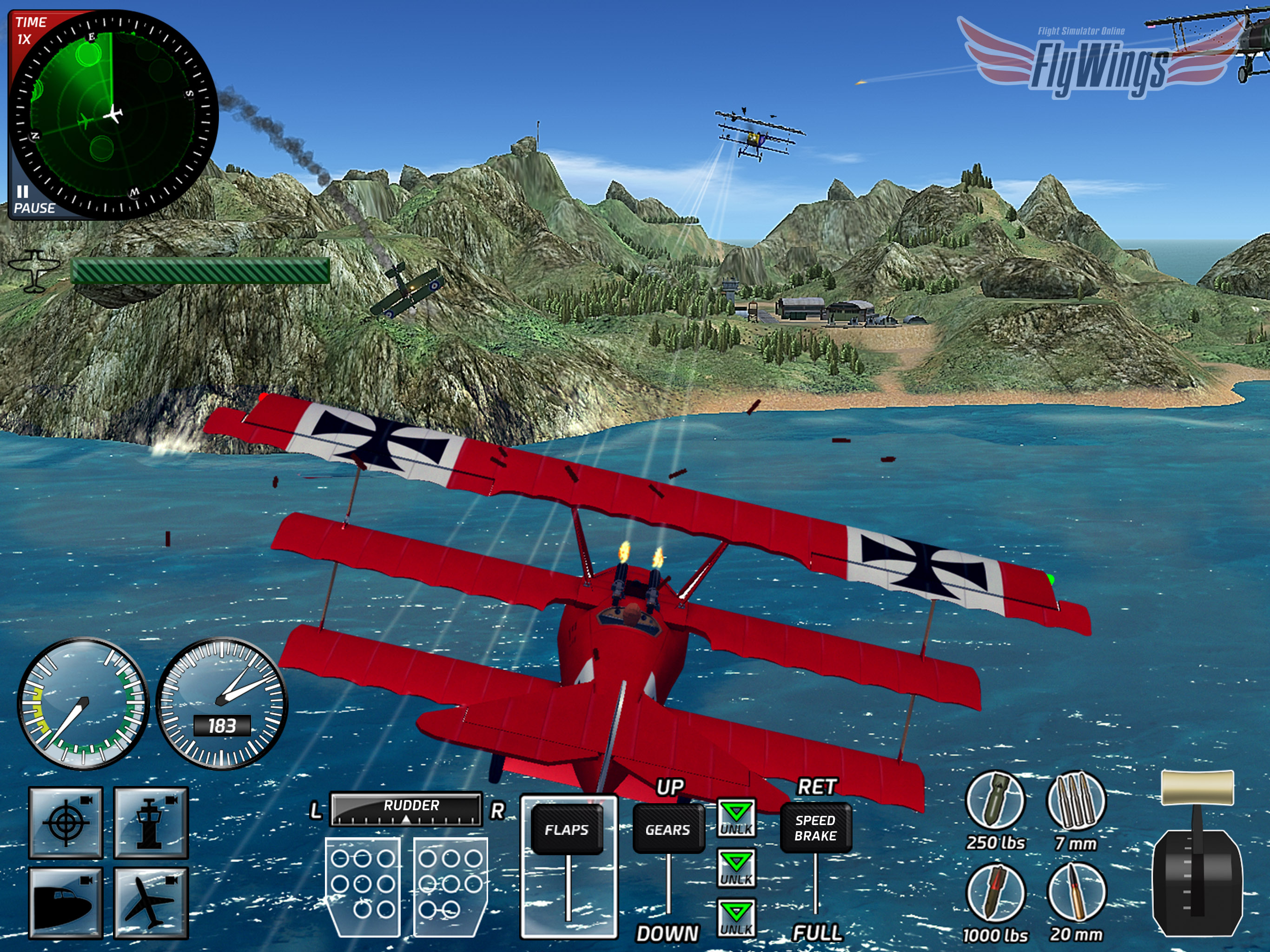Viewport: 1270px width, 952px height.
Task: Change the TIME 1X speed setting
Action: tap(30, 30)
